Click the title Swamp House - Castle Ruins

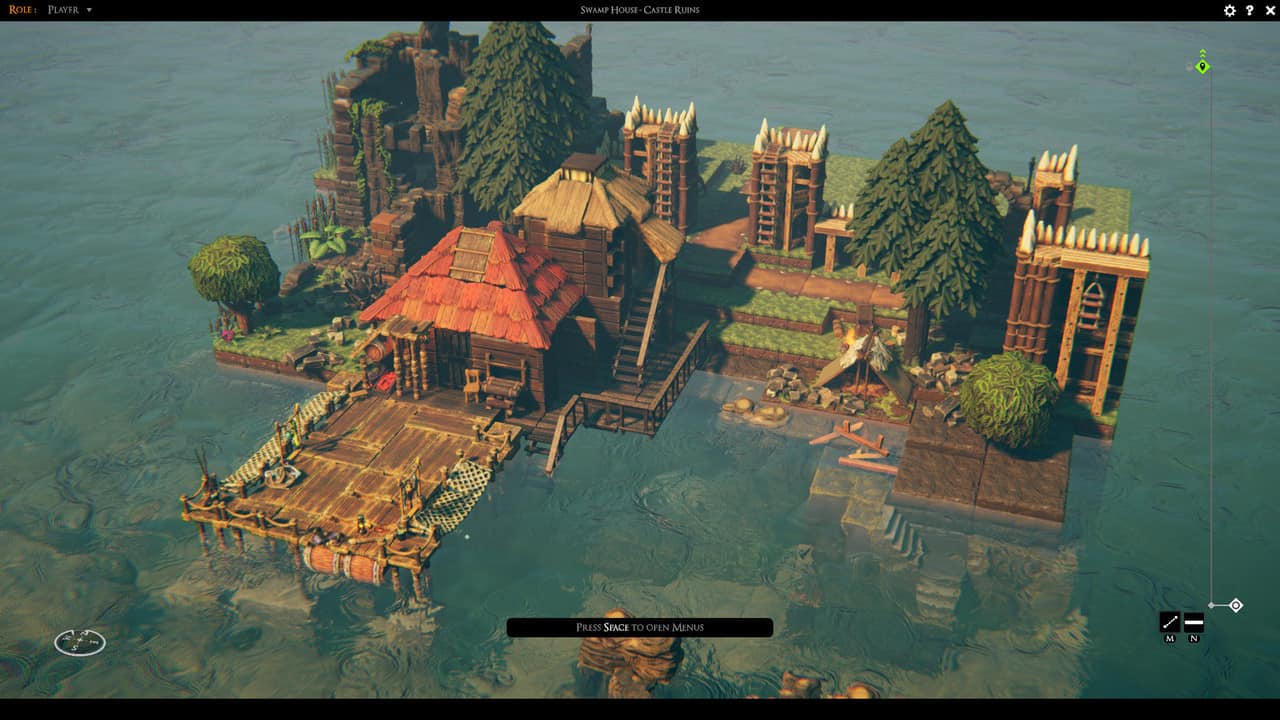640,9
